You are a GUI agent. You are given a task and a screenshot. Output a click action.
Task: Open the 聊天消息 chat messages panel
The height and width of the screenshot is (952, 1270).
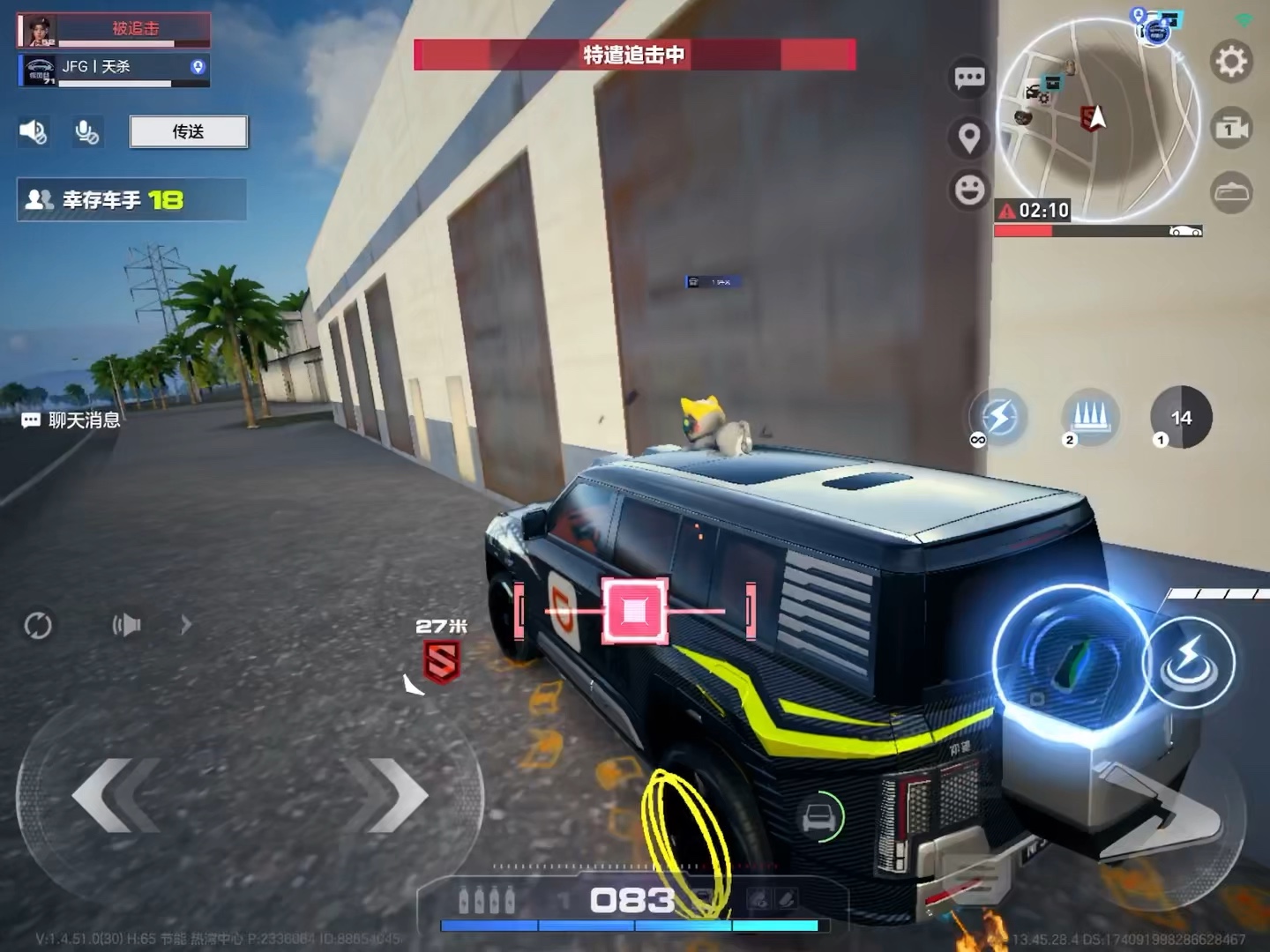(72, 420)
